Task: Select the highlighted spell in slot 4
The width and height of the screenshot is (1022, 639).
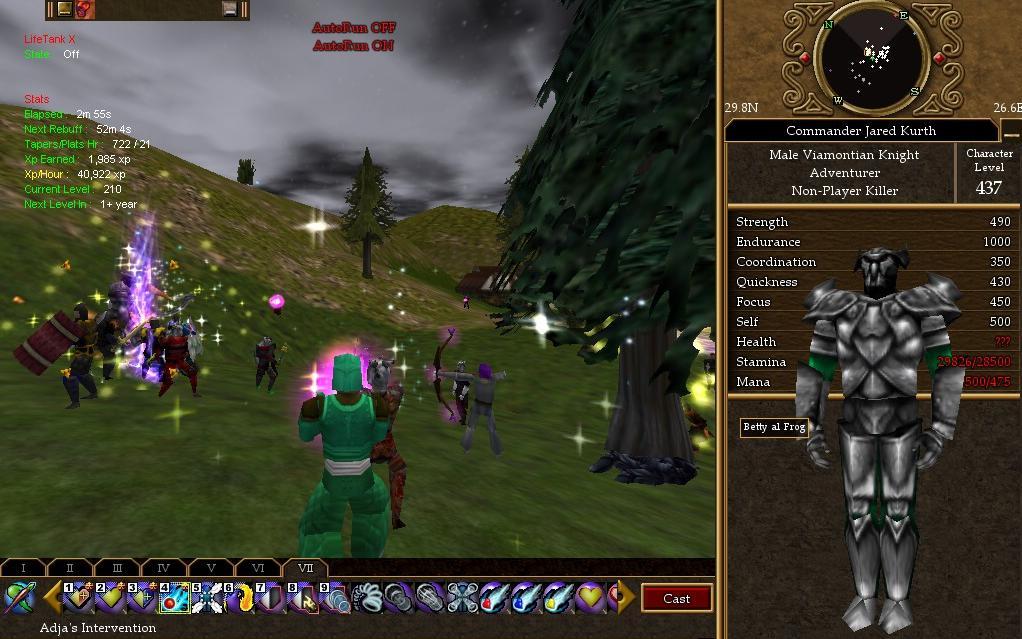Action: (x=174, y=598)
